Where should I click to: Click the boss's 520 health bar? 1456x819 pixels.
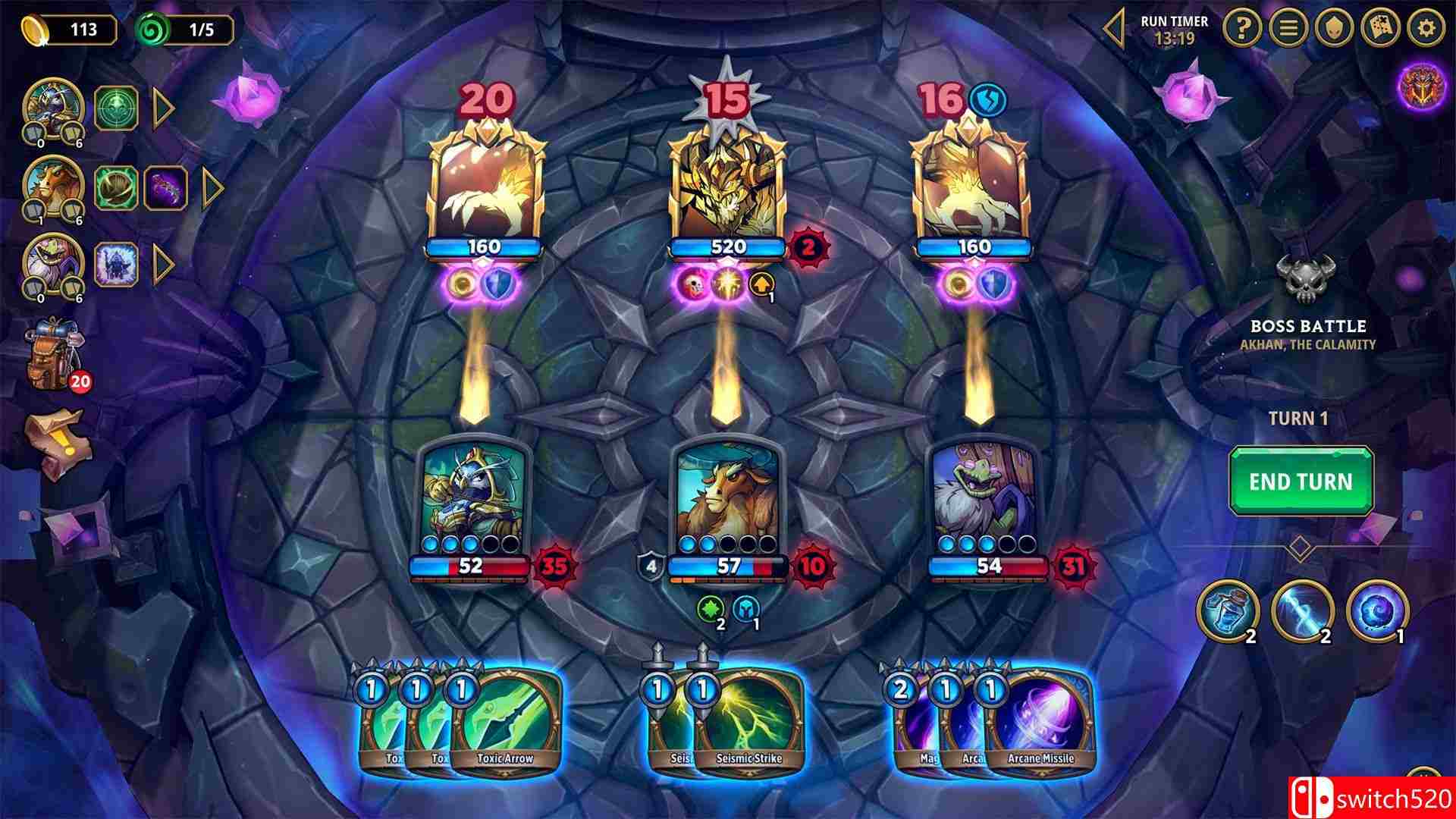(x=729, y=245)
